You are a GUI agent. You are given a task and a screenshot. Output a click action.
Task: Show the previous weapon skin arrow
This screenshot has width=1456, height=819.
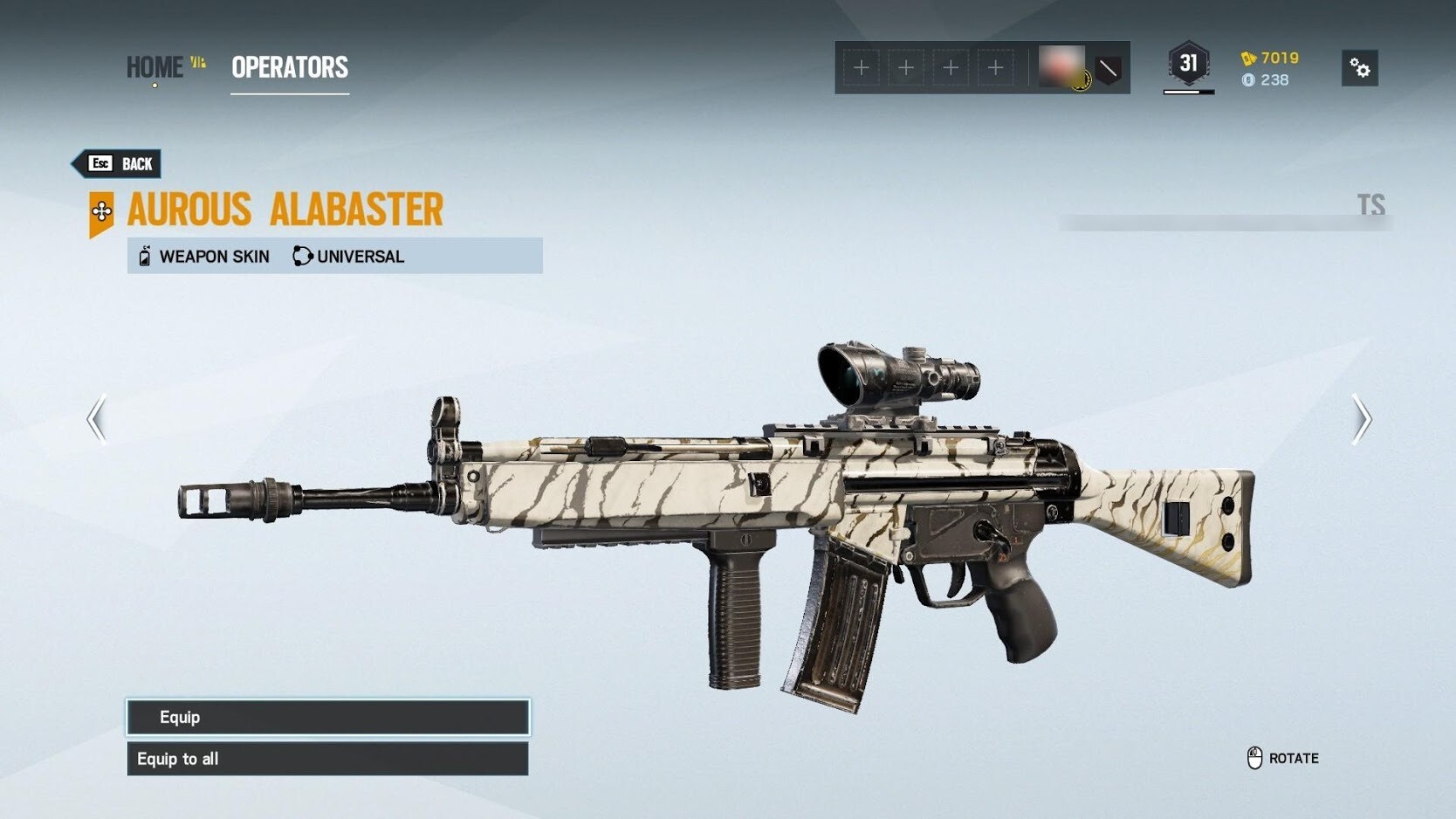point(97,420)
